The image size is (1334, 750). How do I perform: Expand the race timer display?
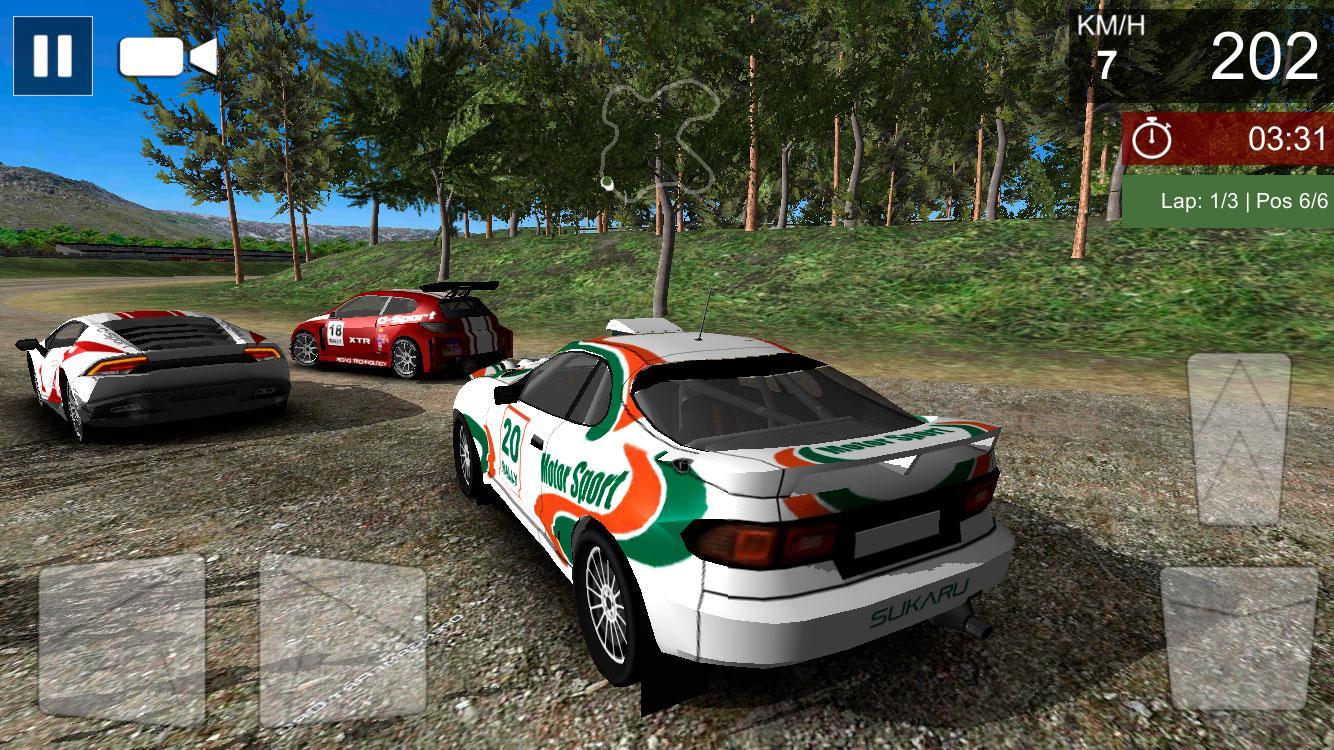1225,135
